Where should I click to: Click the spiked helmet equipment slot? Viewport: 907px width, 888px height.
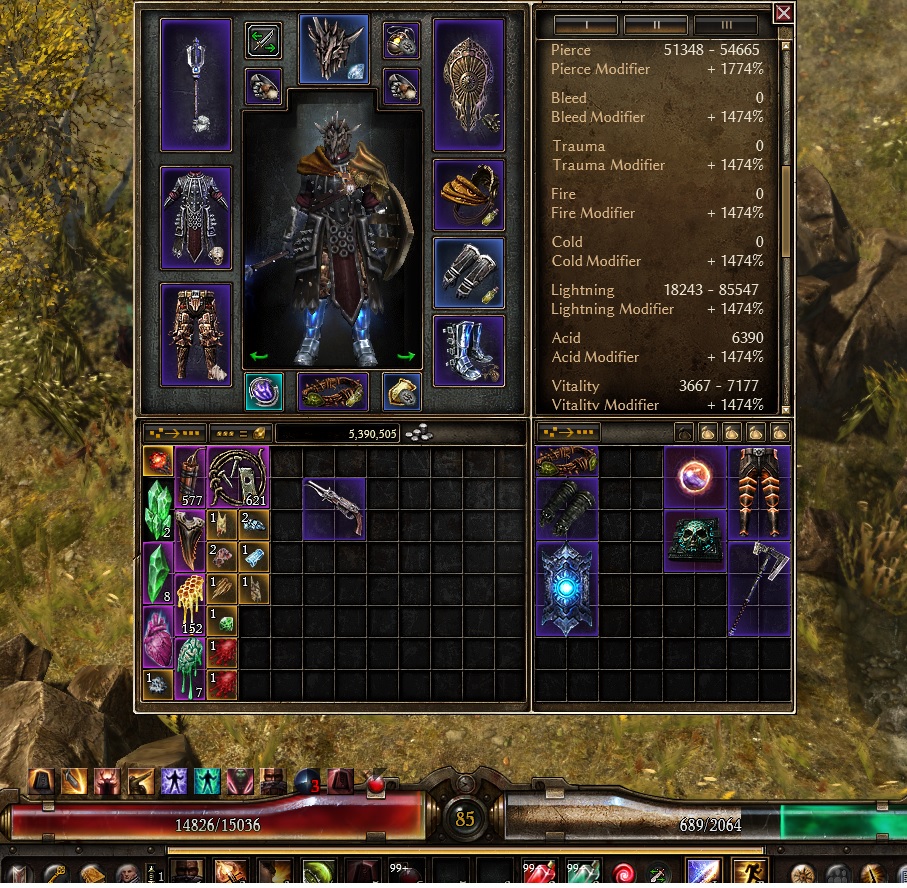334,49
